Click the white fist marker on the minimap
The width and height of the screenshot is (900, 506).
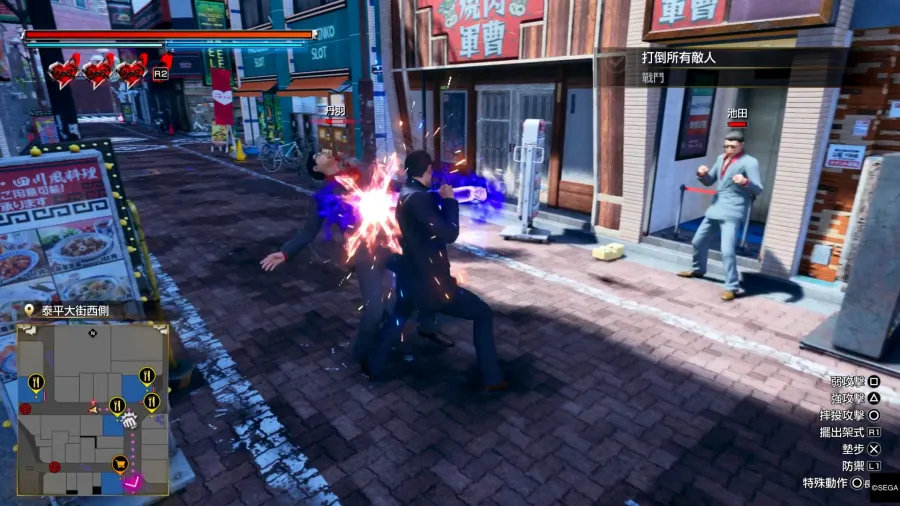pyautogui.click(x=129, y=420)
